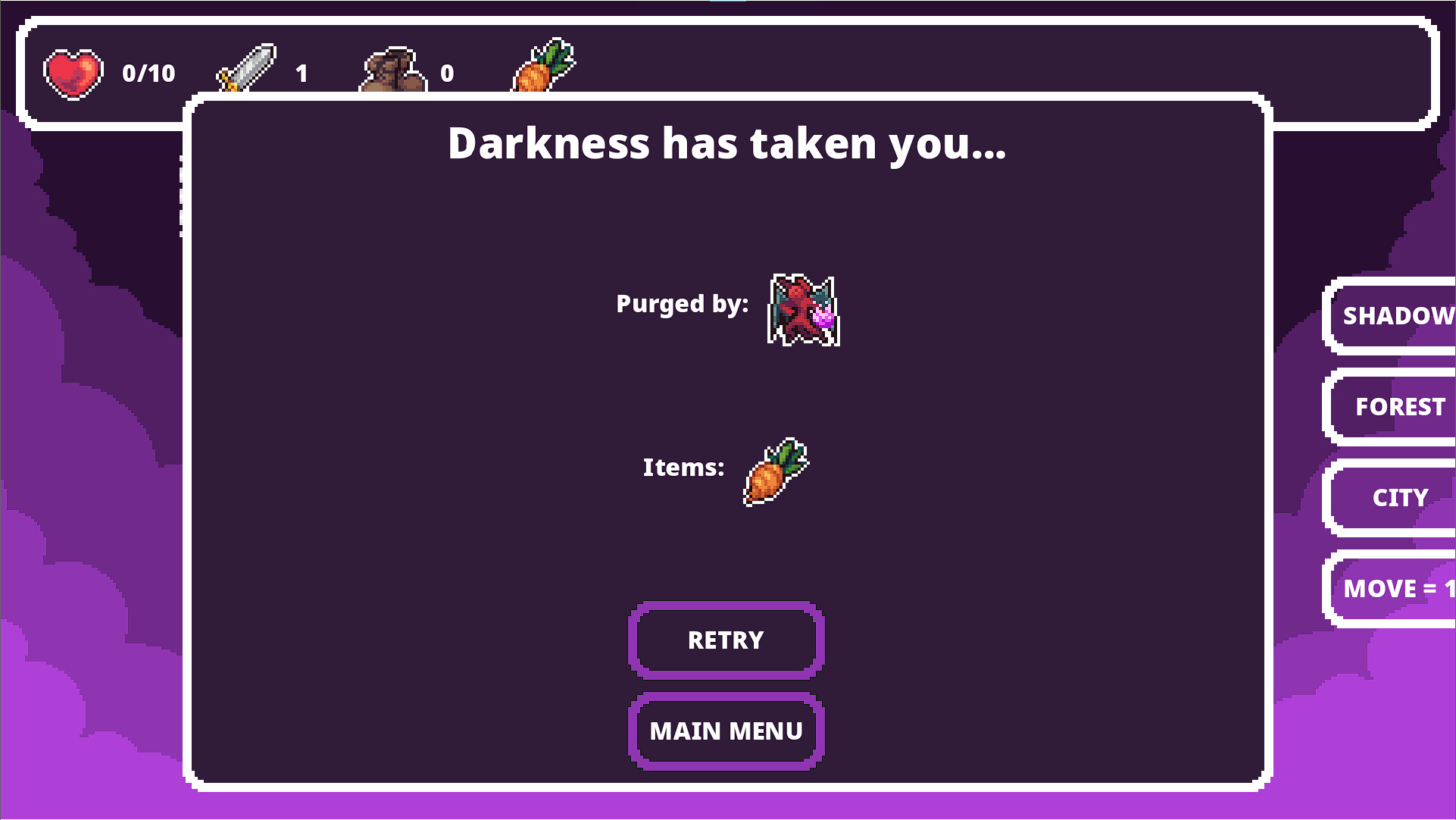The height and width of the screenshot is (820, 1456).
Task: Click the Purged by: label
Action: tap(682, 304)
